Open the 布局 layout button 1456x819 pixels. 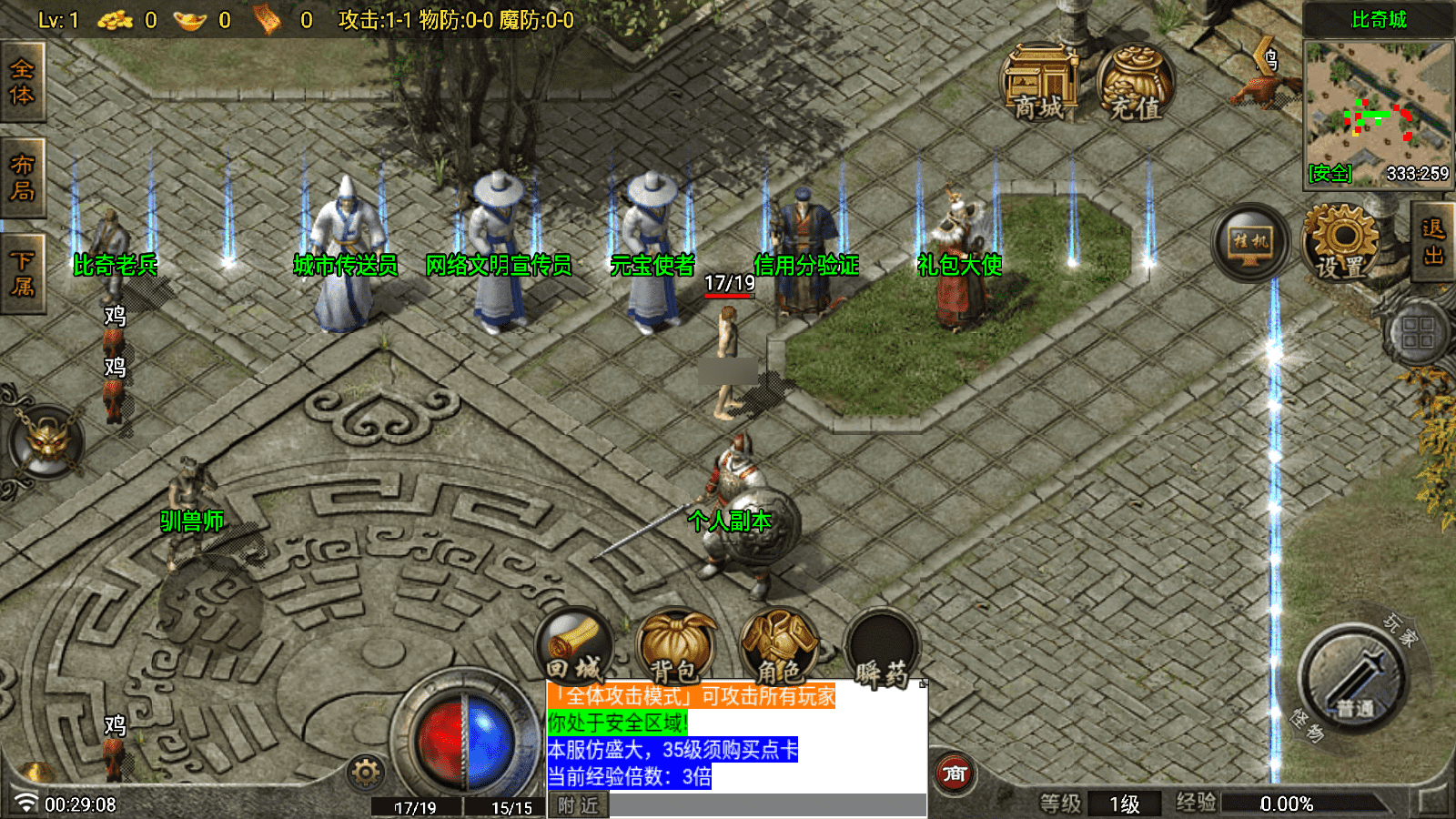click(x=22, y=177)
